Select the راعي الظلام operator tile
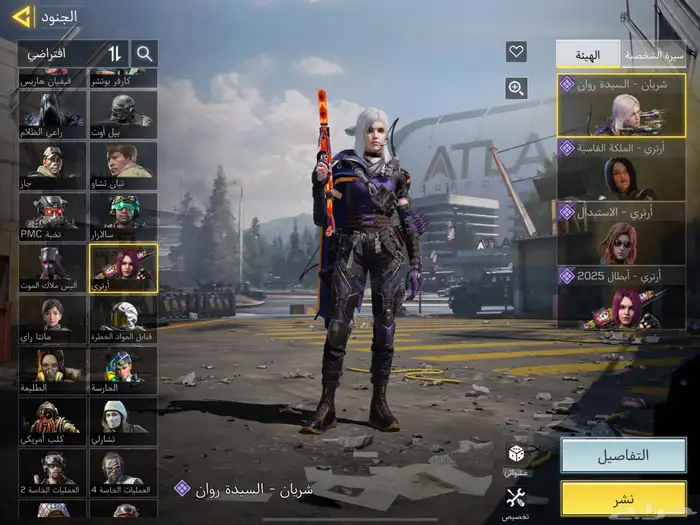The height and width of the screenshot is (525, 700). [53, 114]
